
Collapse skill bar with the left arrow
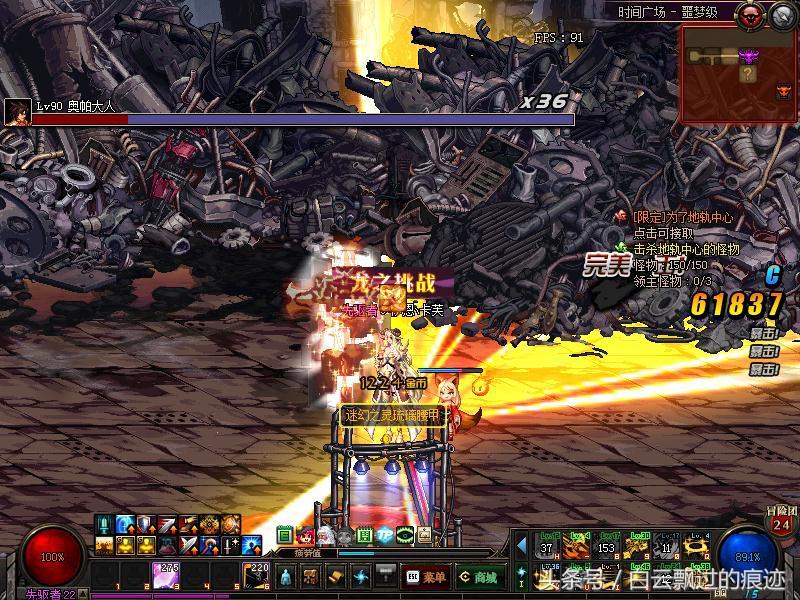coord(521,544)
